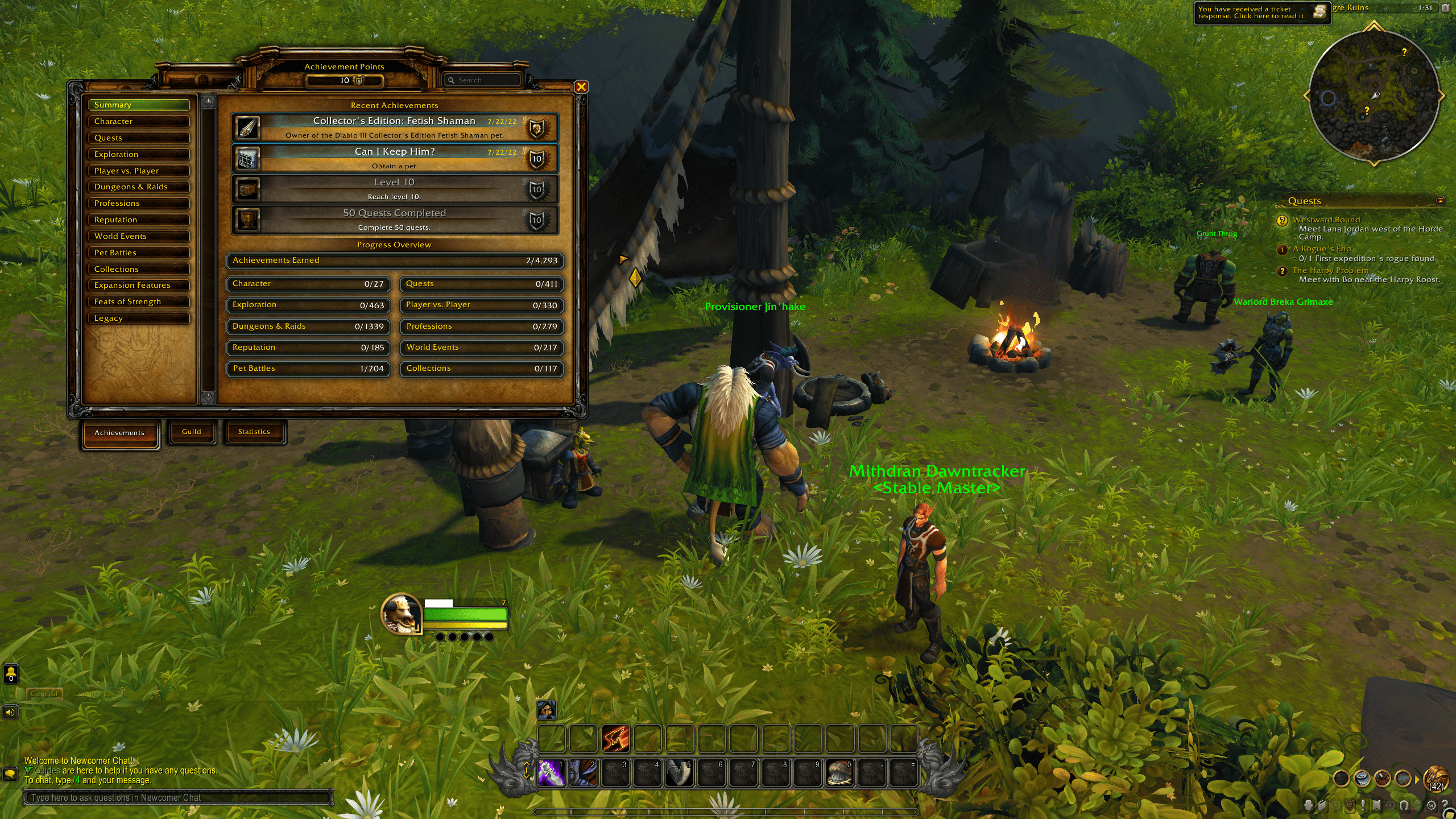This screenshot has height=819, width=1456.
Task: Open the Collector's Edition: Fetish Shaman achievement
Action: tap(394, 127)
